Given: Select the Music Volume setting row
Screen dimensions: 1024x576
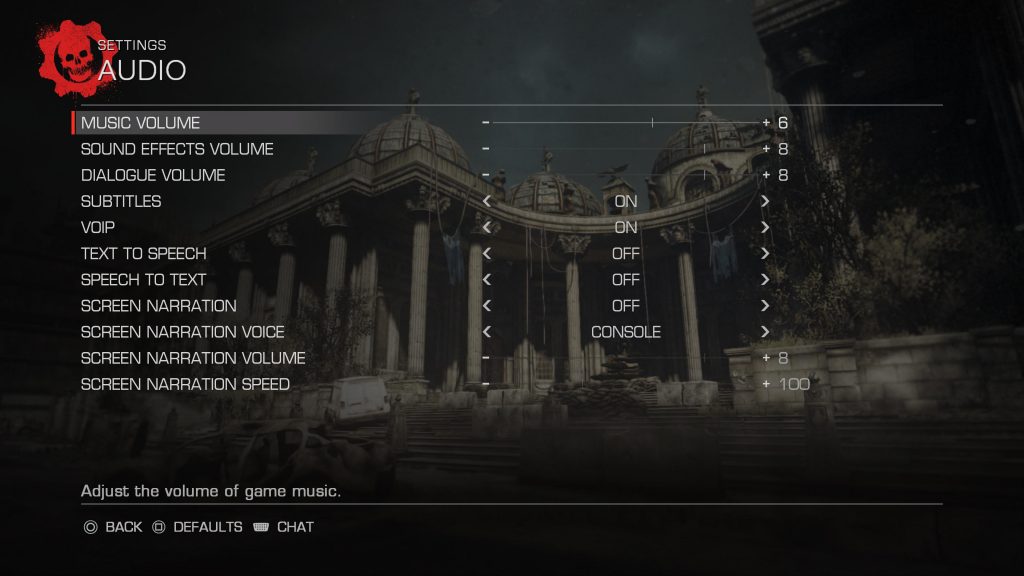Looking at the screenshot, I should pyautogui.click(x=140, y=123).
